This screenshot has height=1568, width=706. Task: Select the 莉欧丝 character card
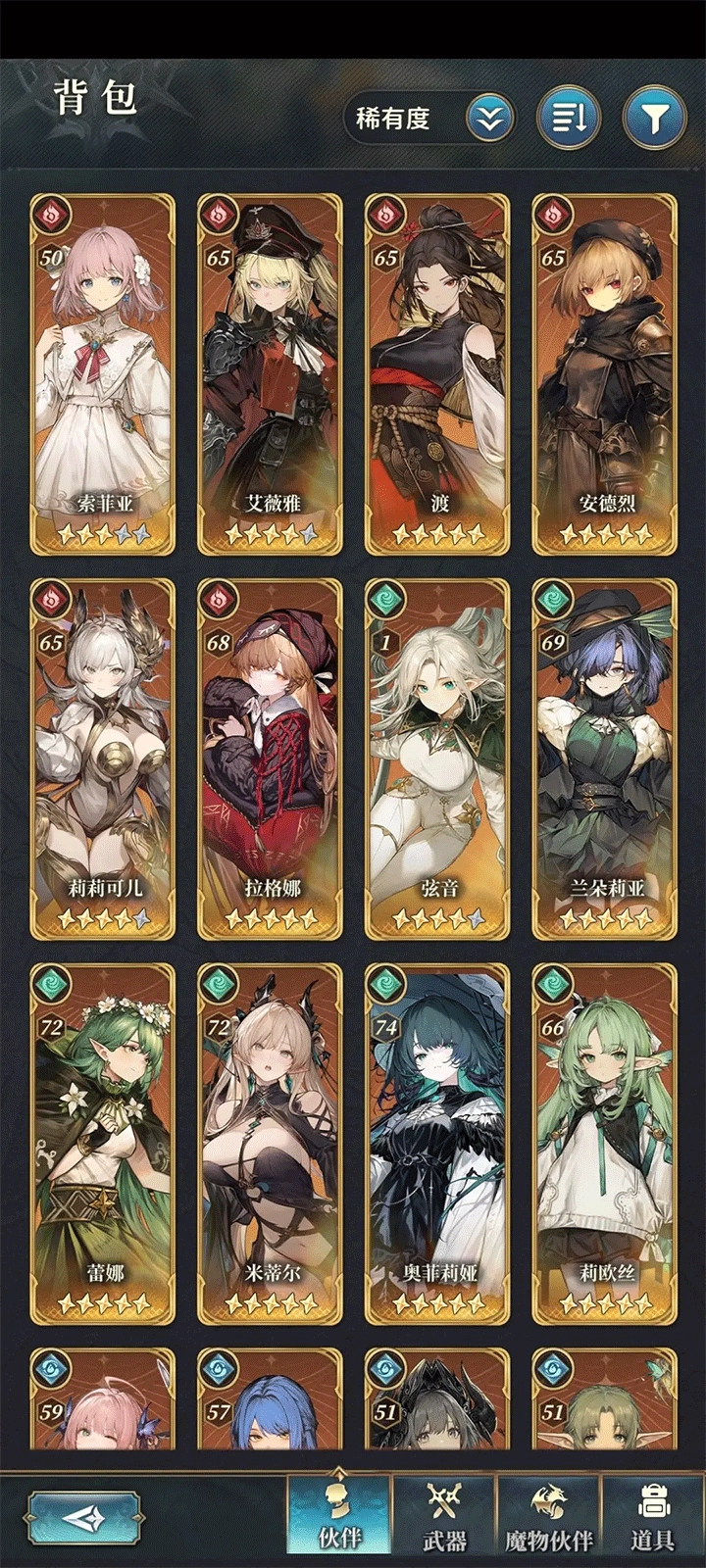tap(605, 1143)
